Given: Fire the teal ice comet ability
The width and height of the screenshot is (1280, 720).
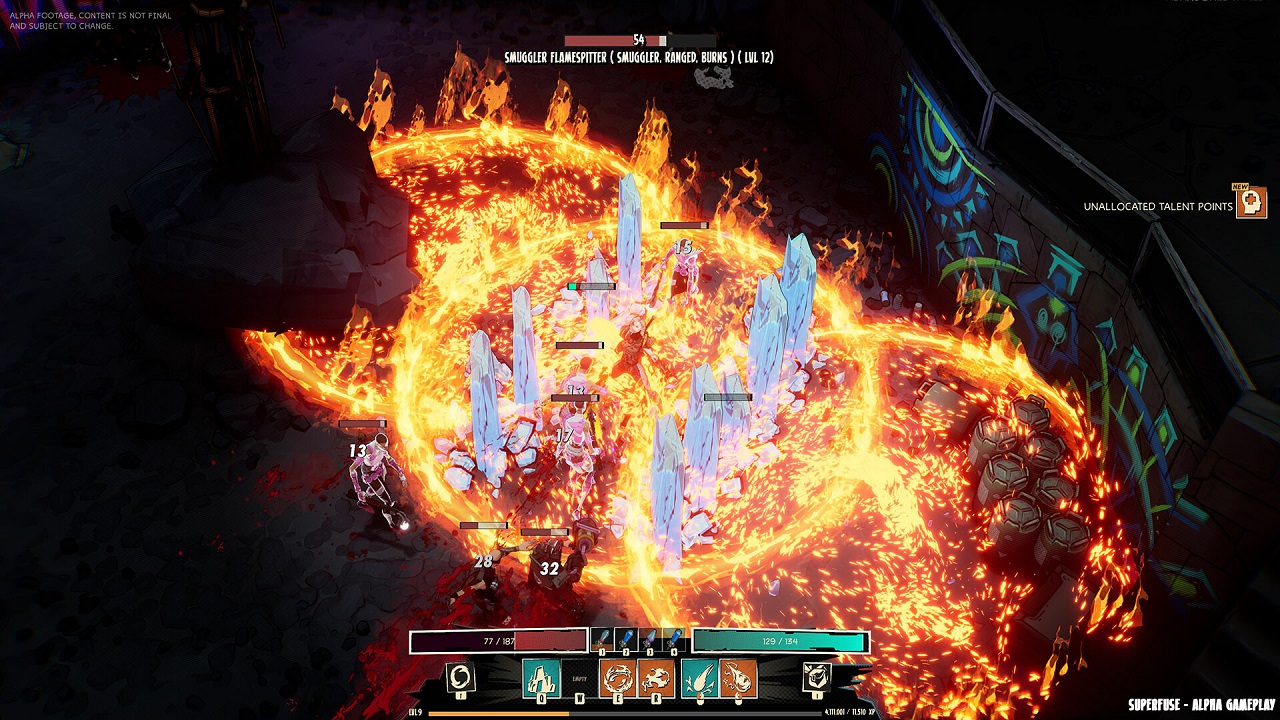Looking at the screenshot, I should click(699, 679).
